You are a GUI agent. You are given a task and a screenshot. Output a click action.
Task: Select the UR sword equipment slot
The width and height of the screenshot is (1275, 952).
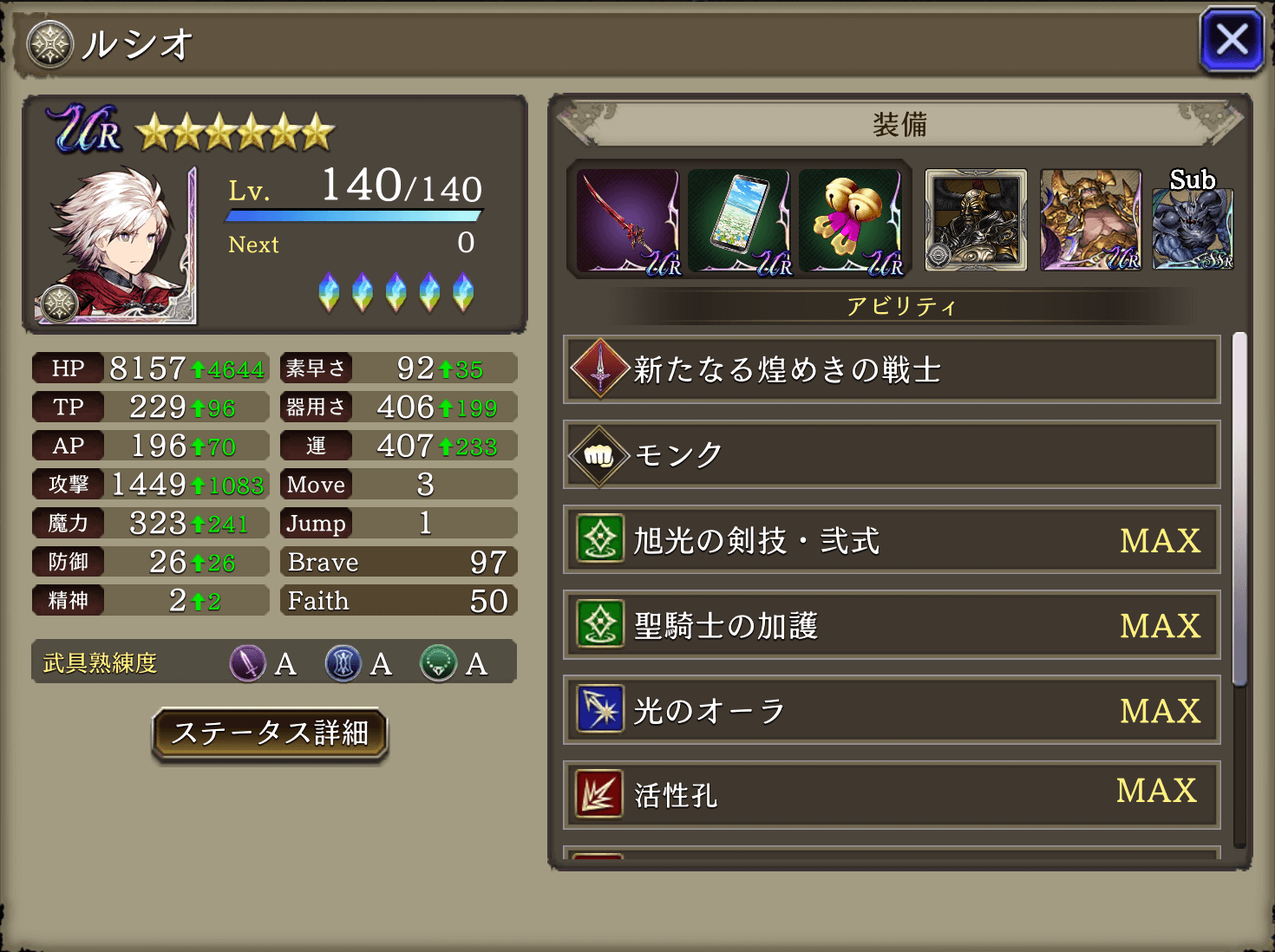click(627, 221)
